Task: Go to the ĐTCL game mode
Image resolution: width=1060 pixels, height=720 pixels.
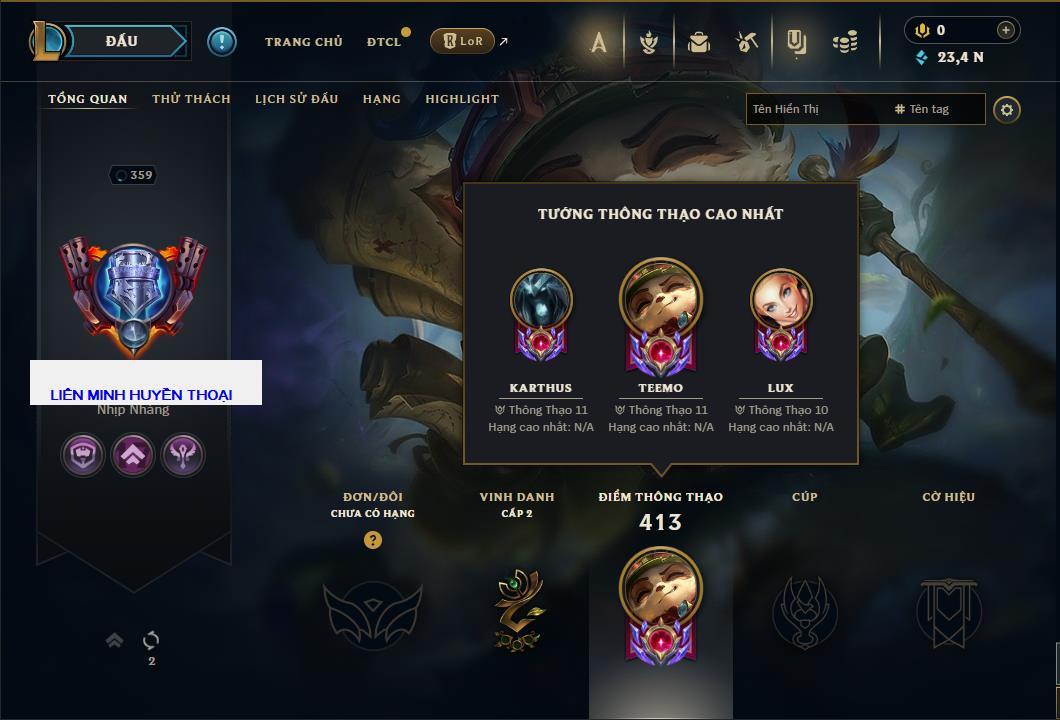Action: 384,42
